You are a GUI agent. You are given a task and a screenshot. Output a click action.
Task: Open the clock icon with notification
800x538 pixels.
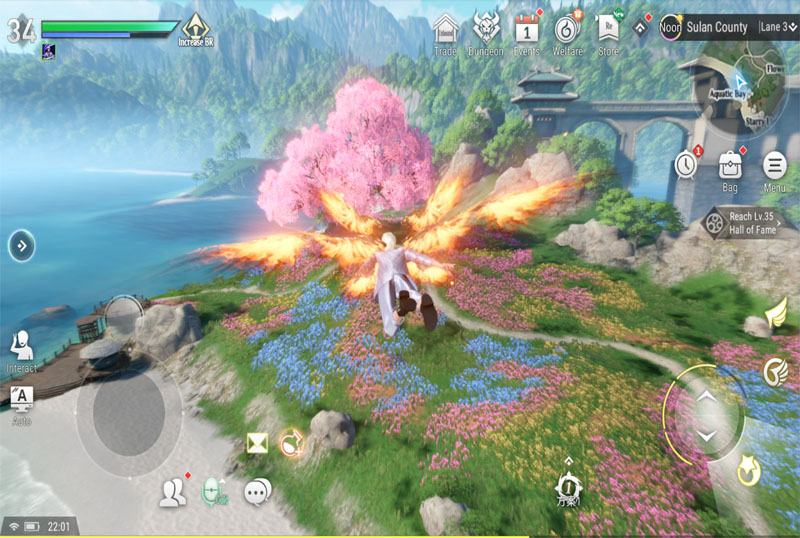(685, 164)
